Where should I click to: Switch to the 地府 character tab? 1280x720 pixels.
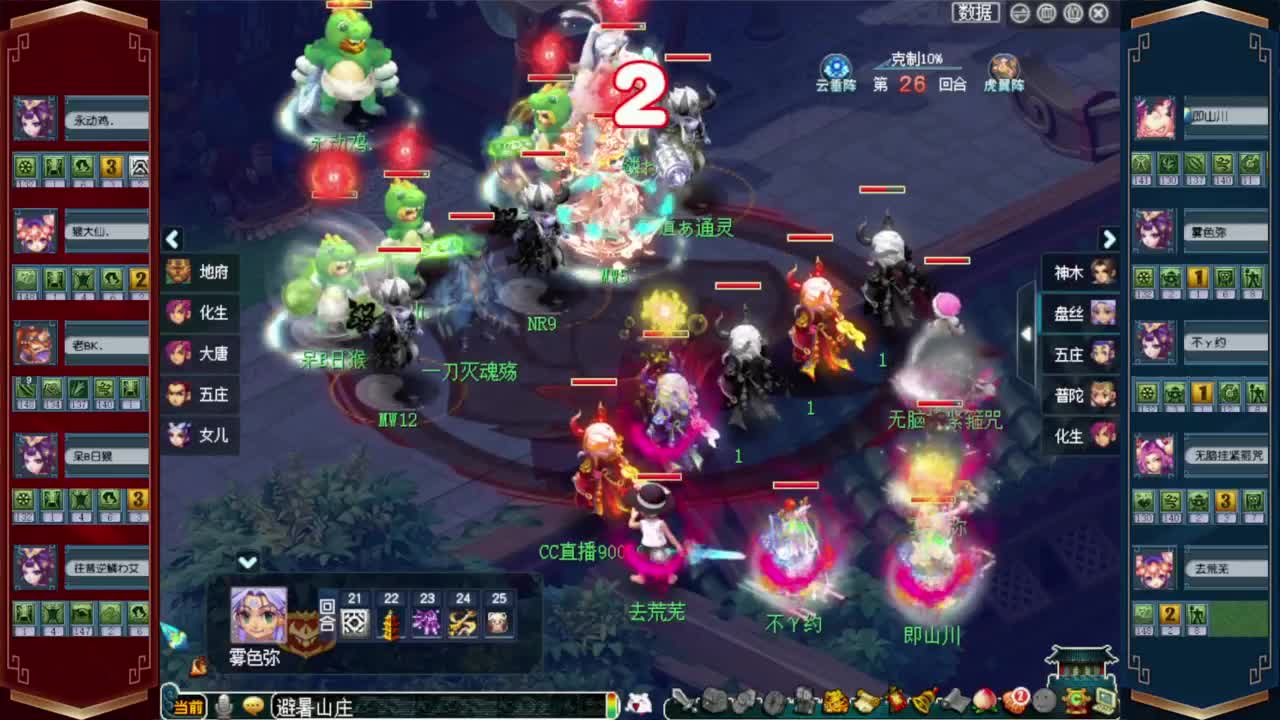[201, 272]
